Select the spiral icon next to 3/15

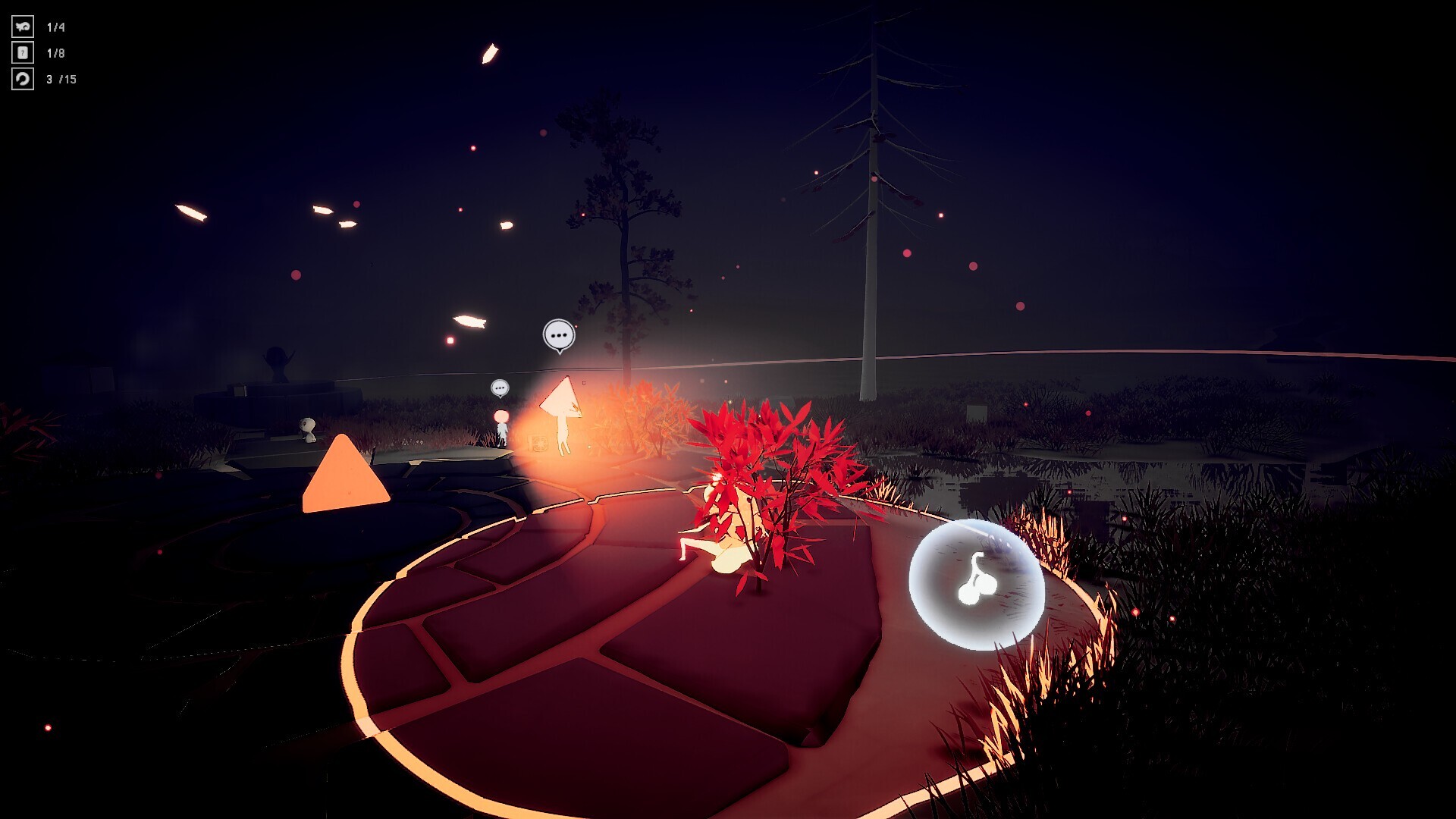(21, 77)
